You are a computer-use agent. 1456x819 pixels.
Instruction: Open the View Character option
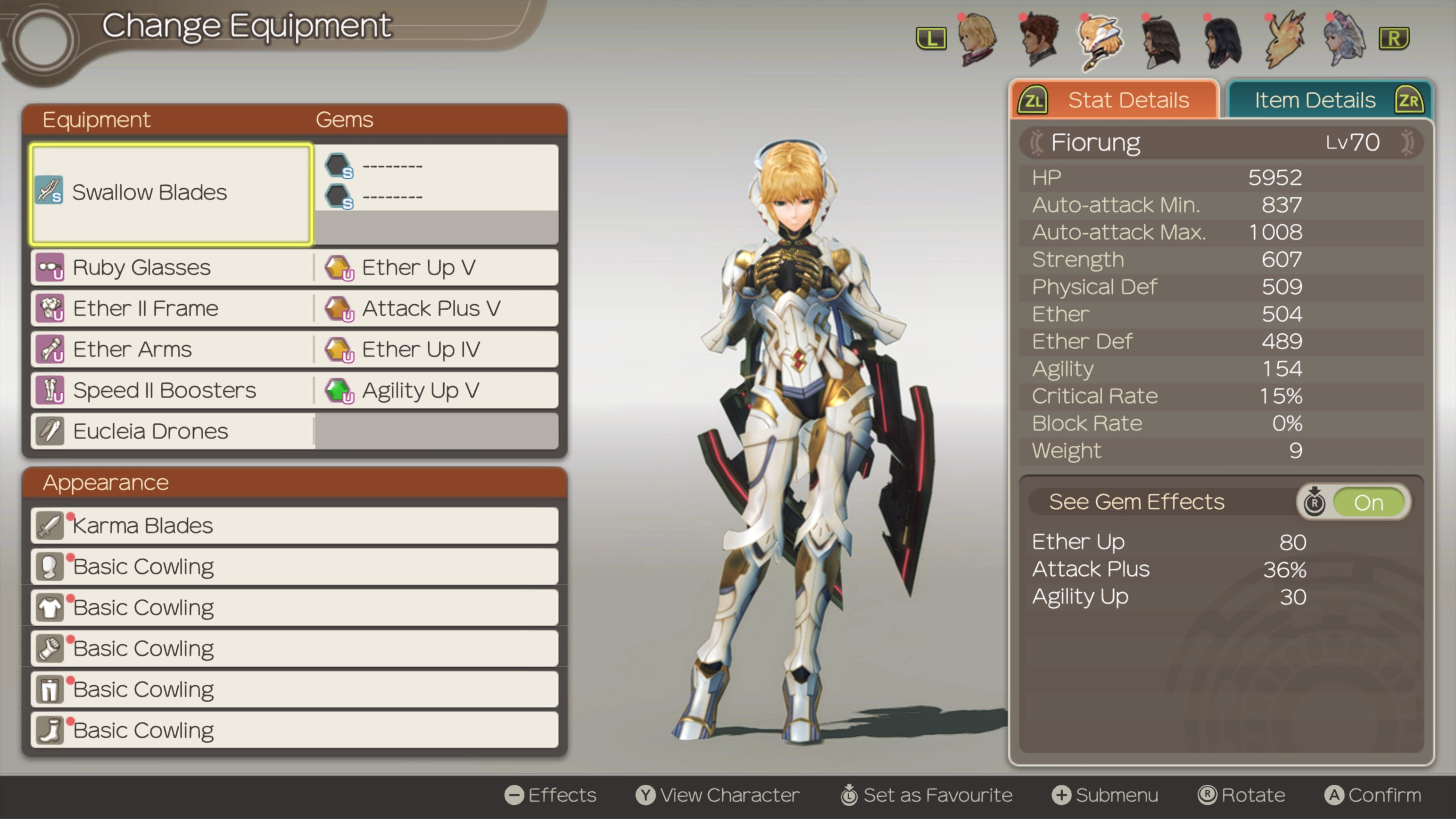718,795
